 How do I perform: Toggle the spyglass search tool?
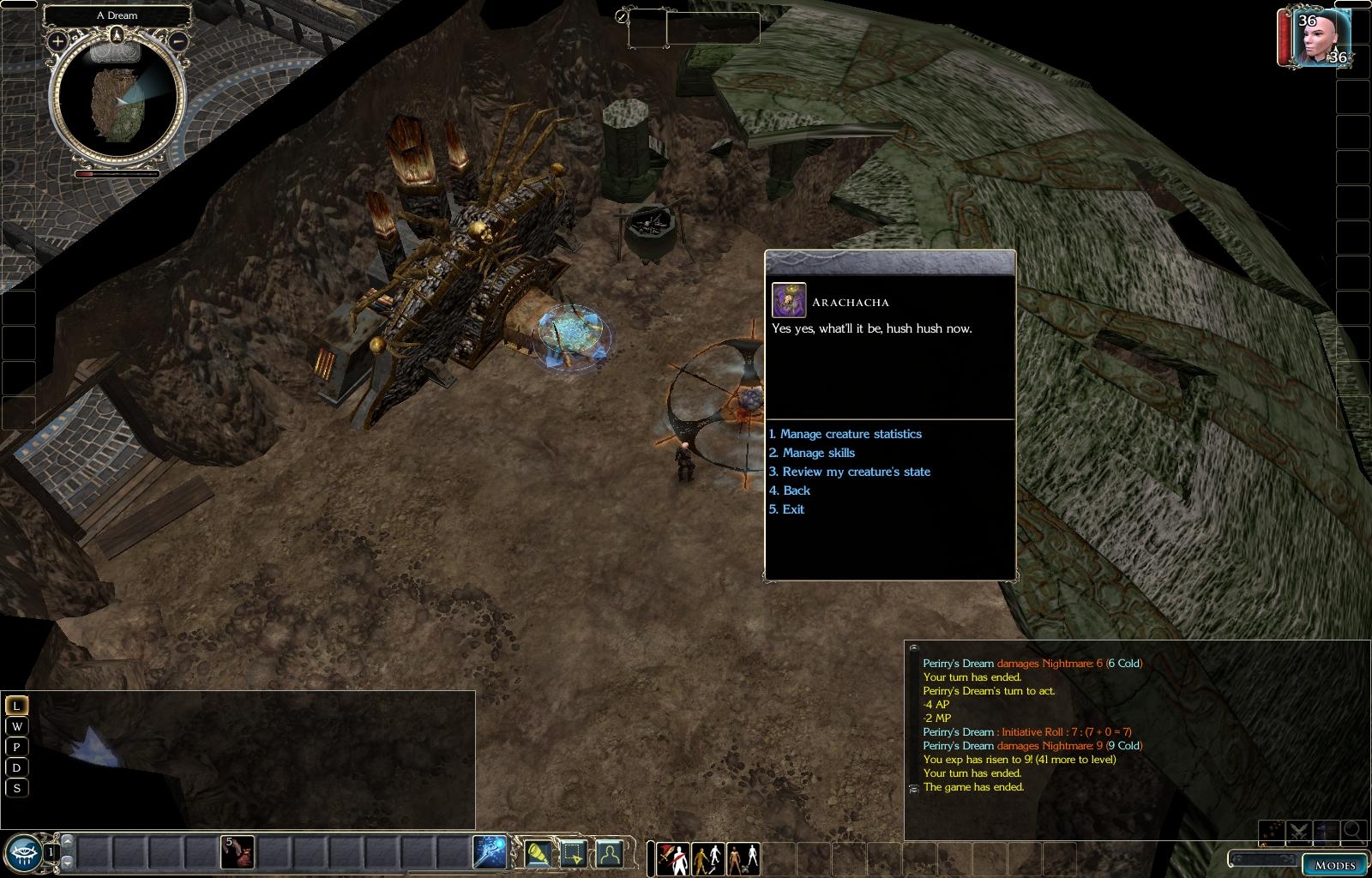(539, 854)
